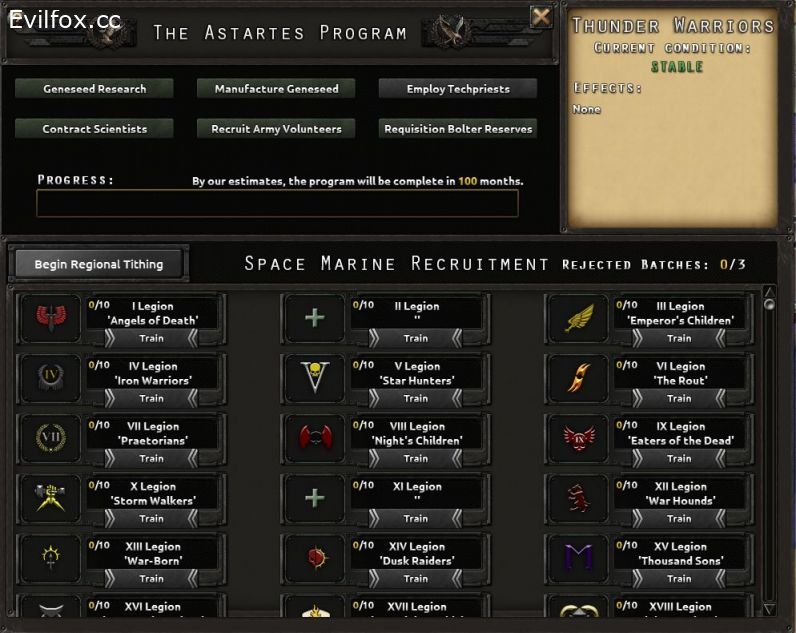Close the Astartes Program window
Image resolution: width=796 pixels, height=633 pixels.
tap(540, 16)
